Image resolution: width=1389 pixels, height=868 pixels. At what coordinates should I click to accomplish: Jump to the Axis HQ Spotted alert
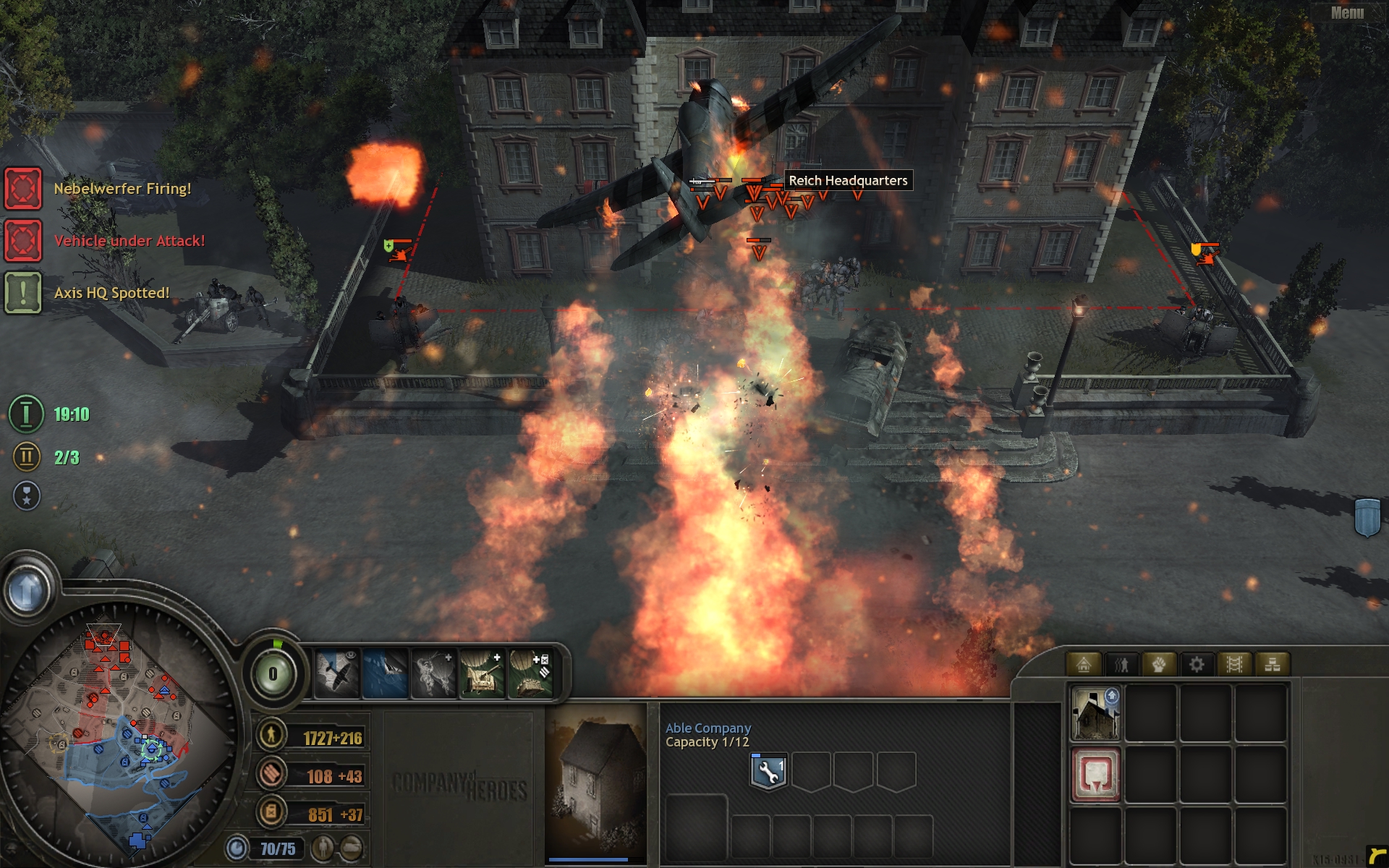[23, 293]
